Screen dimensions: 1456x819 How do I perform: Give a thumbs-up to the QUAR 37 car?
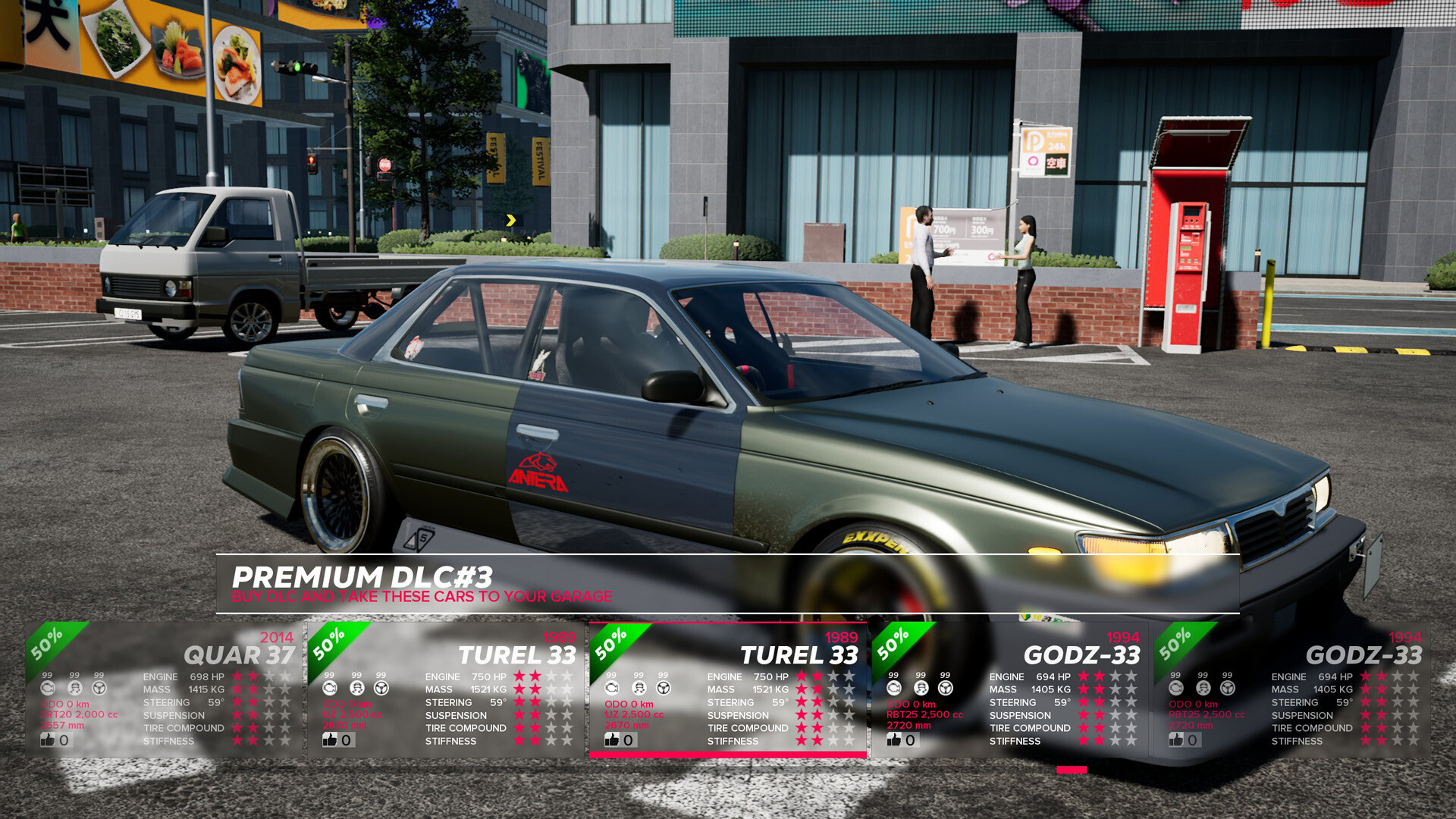[x=47, y=739]
